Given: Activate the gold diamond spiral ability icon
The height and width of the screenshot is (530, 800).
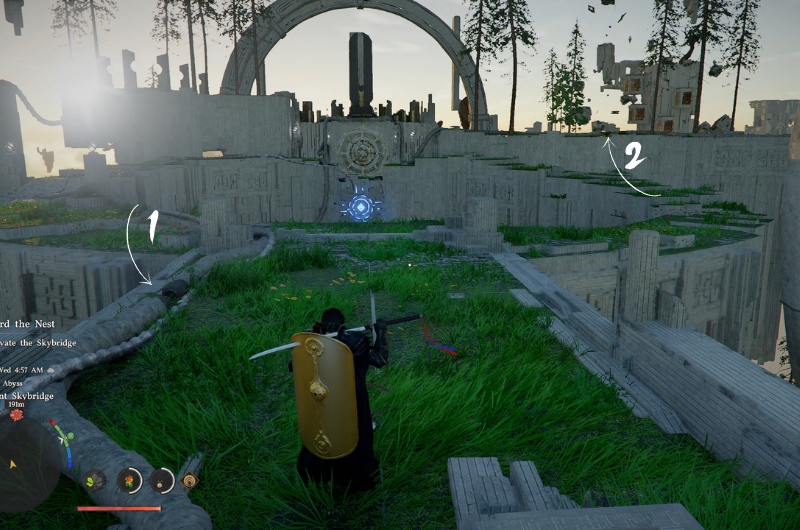Looking at the screenshot, I should (x=189, y=480).
